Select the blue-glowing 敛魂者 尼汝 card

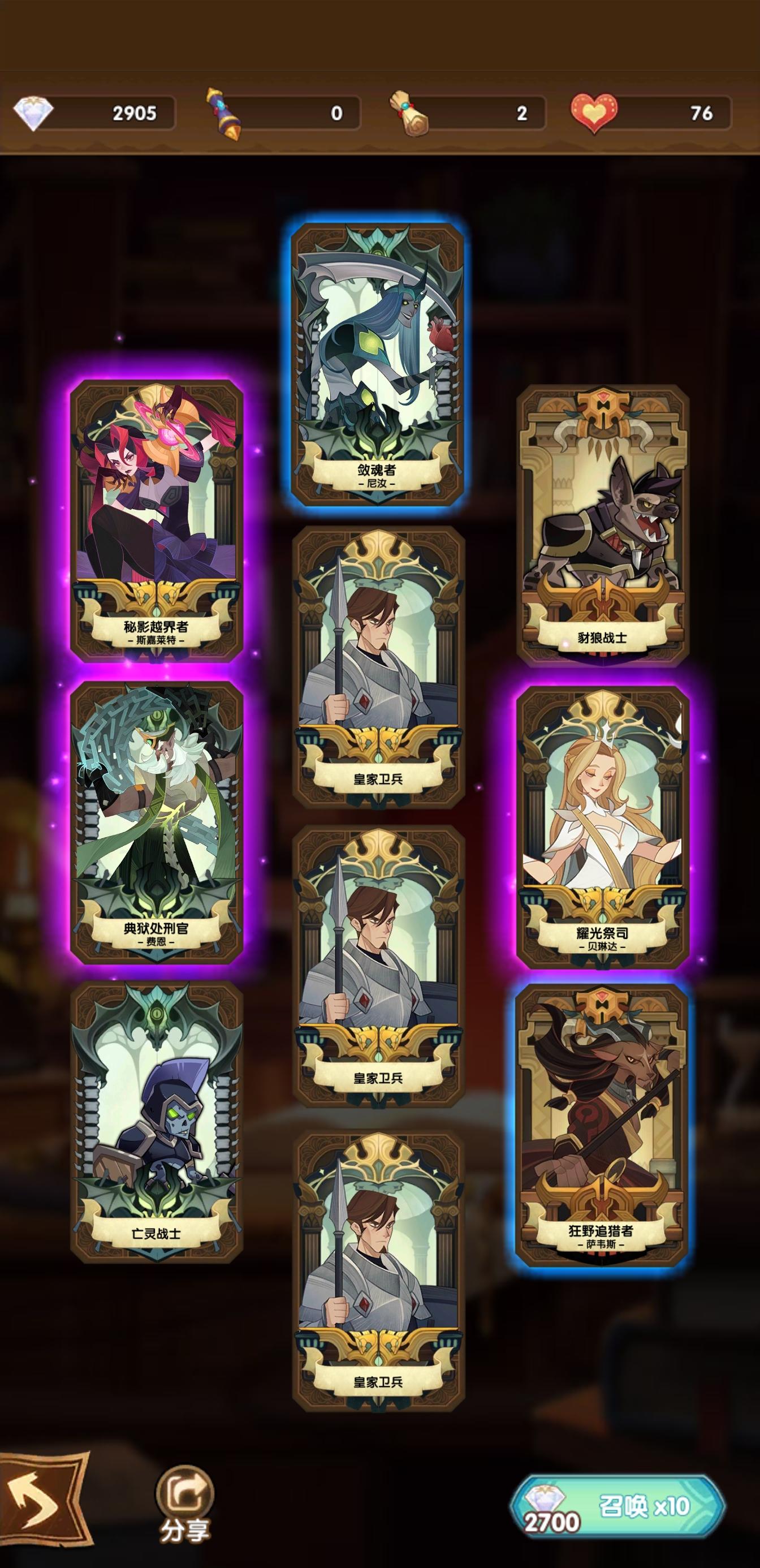(x=379, y=365)
